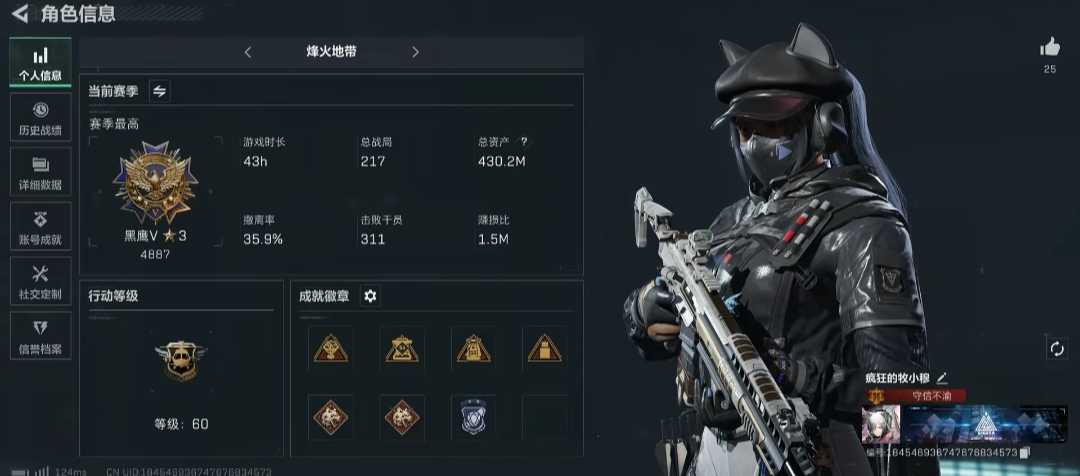Switch to the 历史战绩 tab
This screenshot has width=1080, height=476.
pyautogui.click(x=40, y=118)
